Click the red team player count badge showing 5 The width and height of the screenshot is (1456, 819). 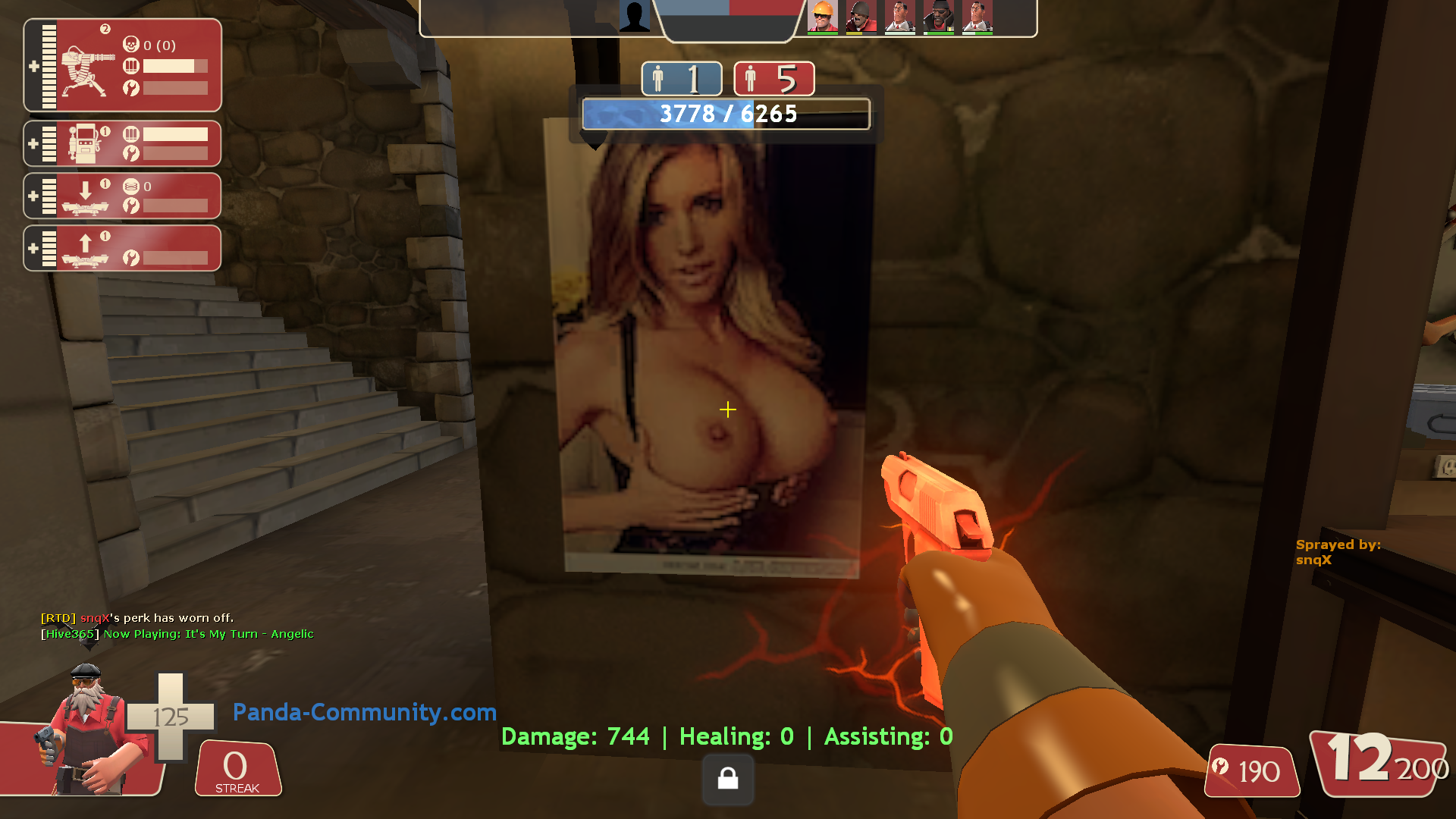coord(773,78)
